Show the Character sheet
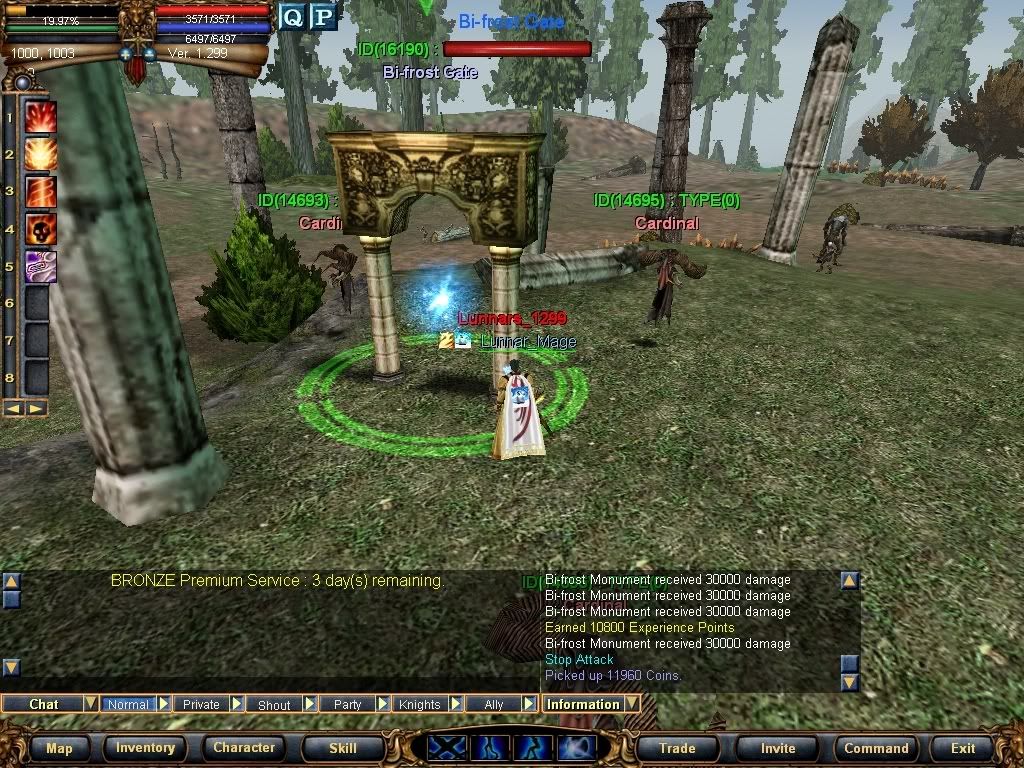1024x768 pixels. click(244, 748)
